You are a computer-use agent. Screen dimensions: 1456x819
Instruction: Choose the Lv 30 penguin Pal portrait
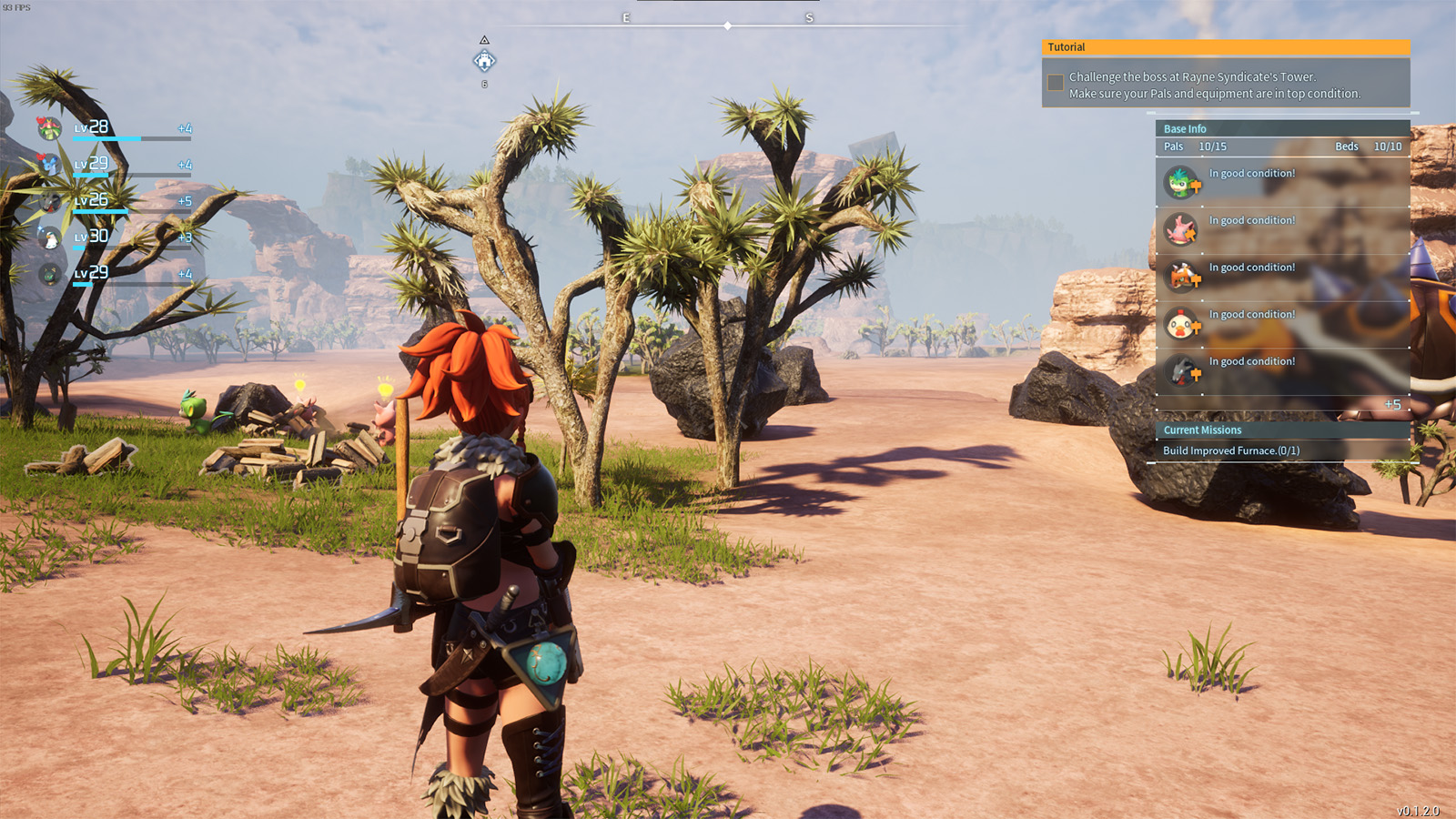click(x=50, y=238)
